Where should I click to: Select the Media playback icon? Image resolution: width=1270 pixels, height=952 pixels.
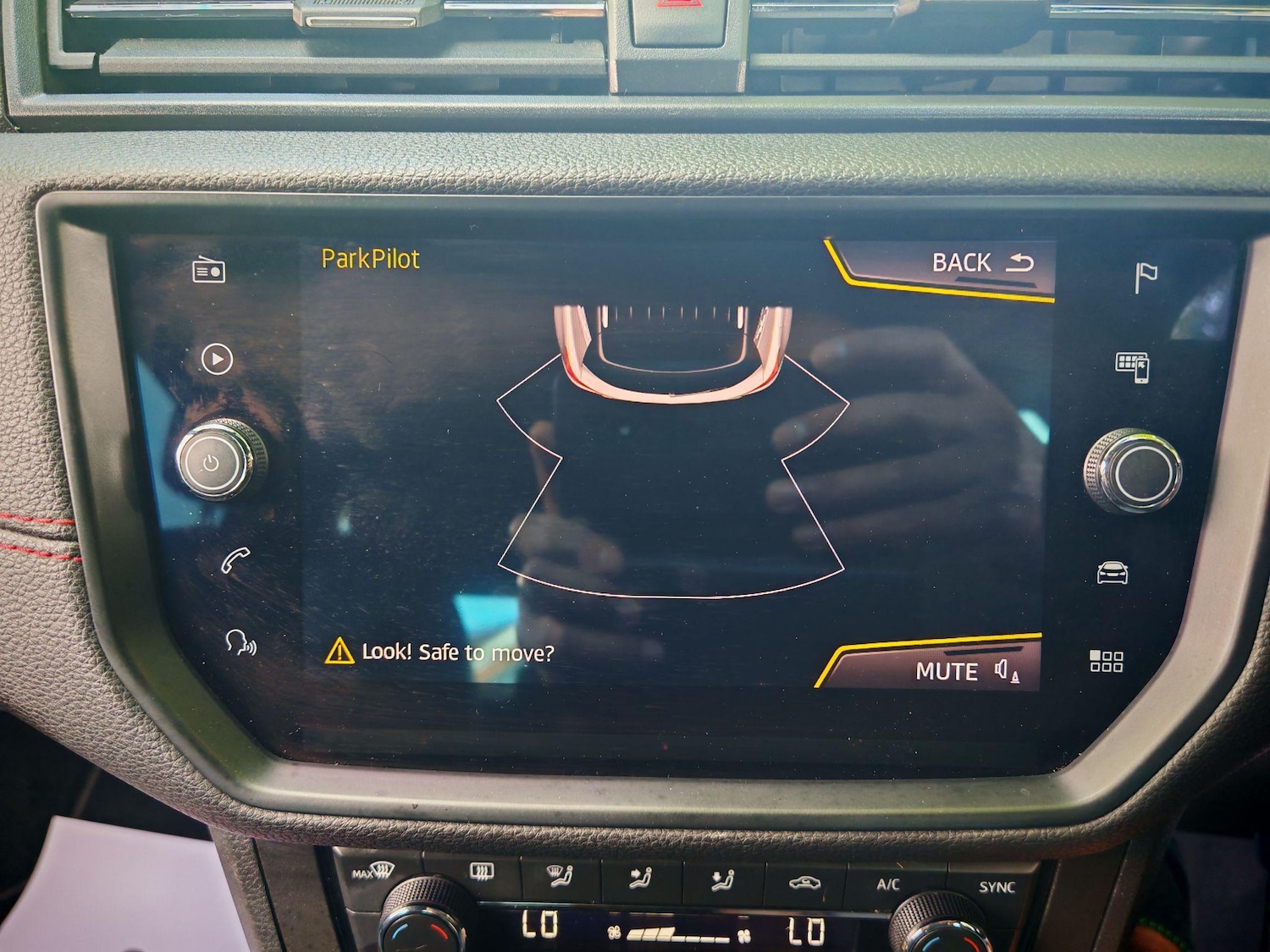pos(218,360)
